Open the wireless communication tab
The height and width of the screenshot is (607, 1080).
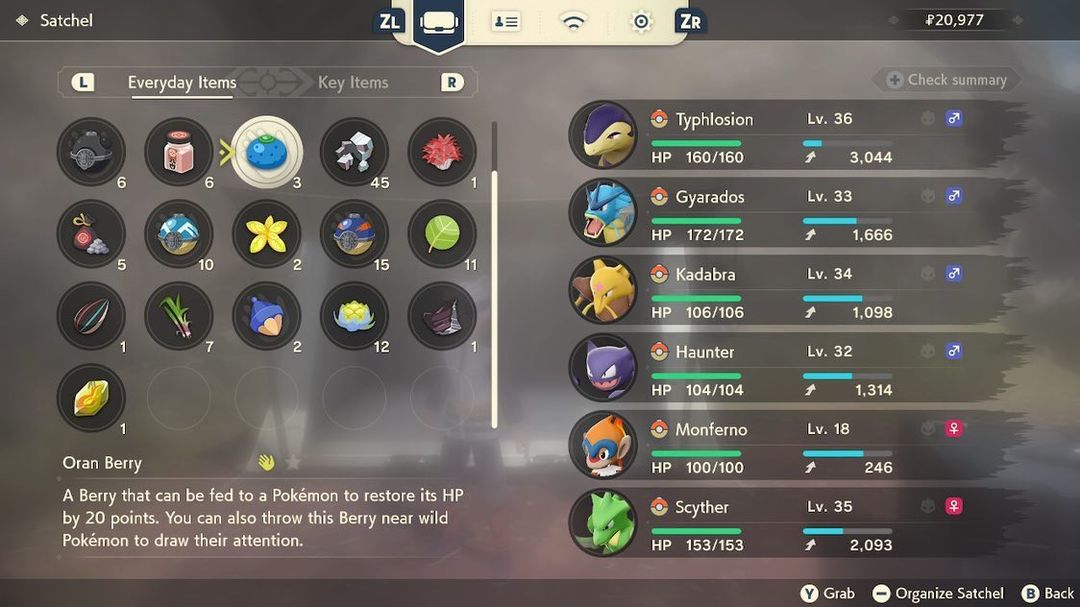573,22
